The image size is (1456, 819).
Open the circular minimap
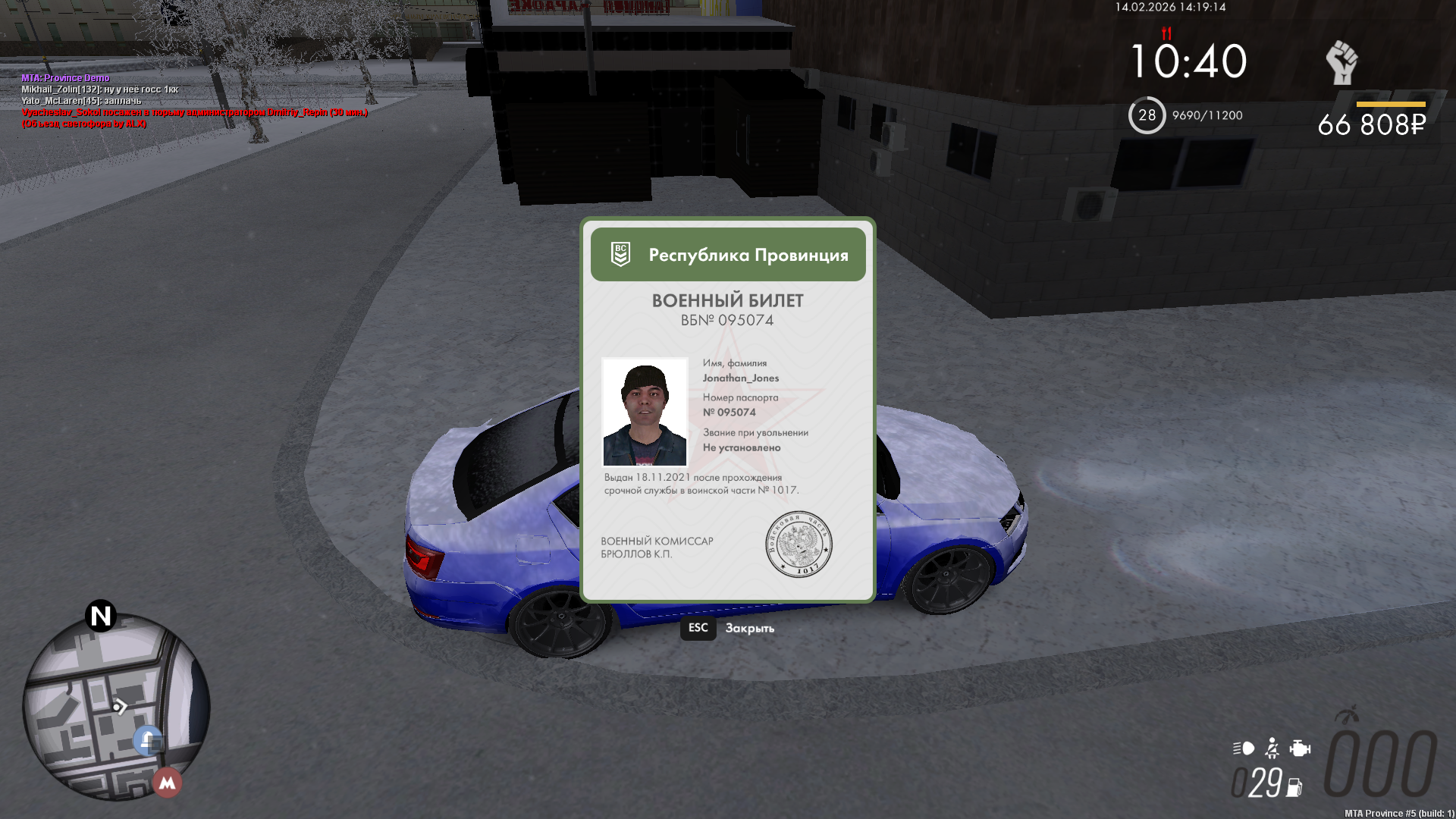click(x=115, y=707)
